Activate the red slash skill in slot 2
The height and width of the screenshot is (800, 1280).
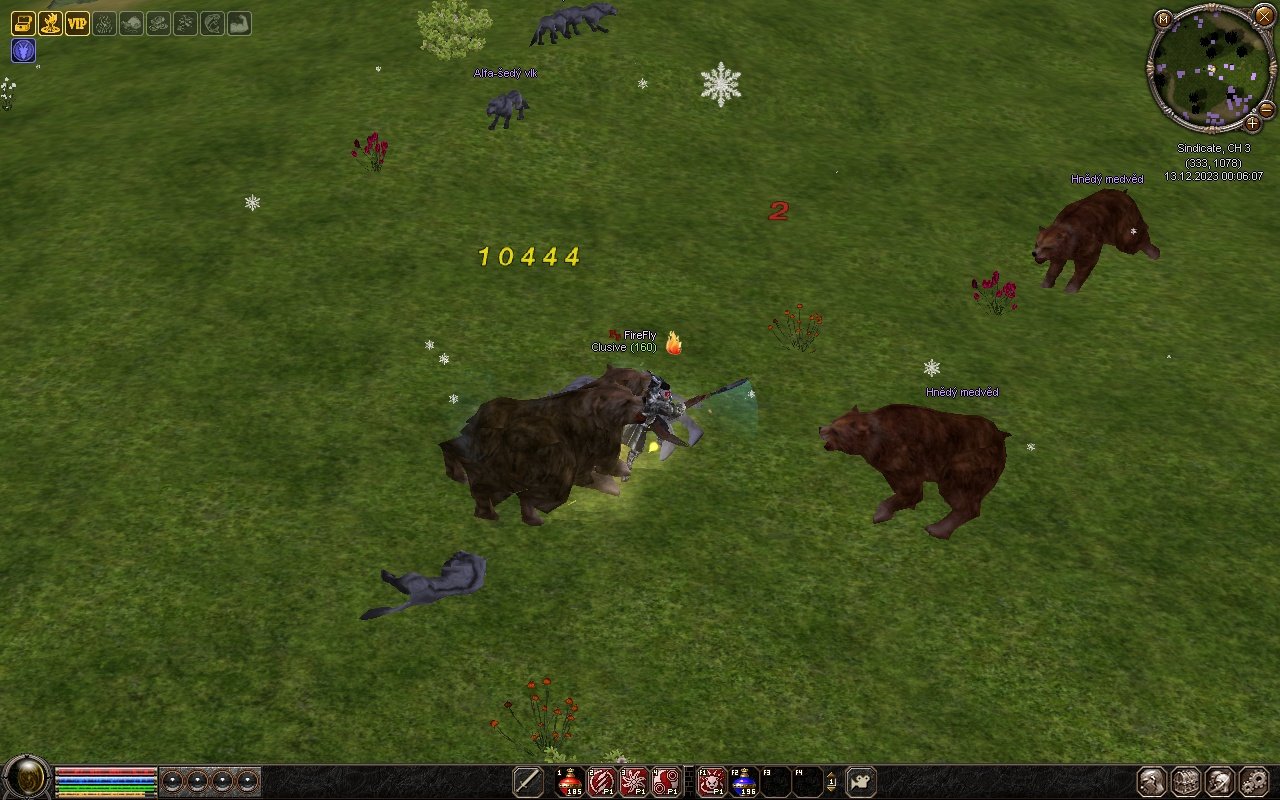click(x=602, y=781)
